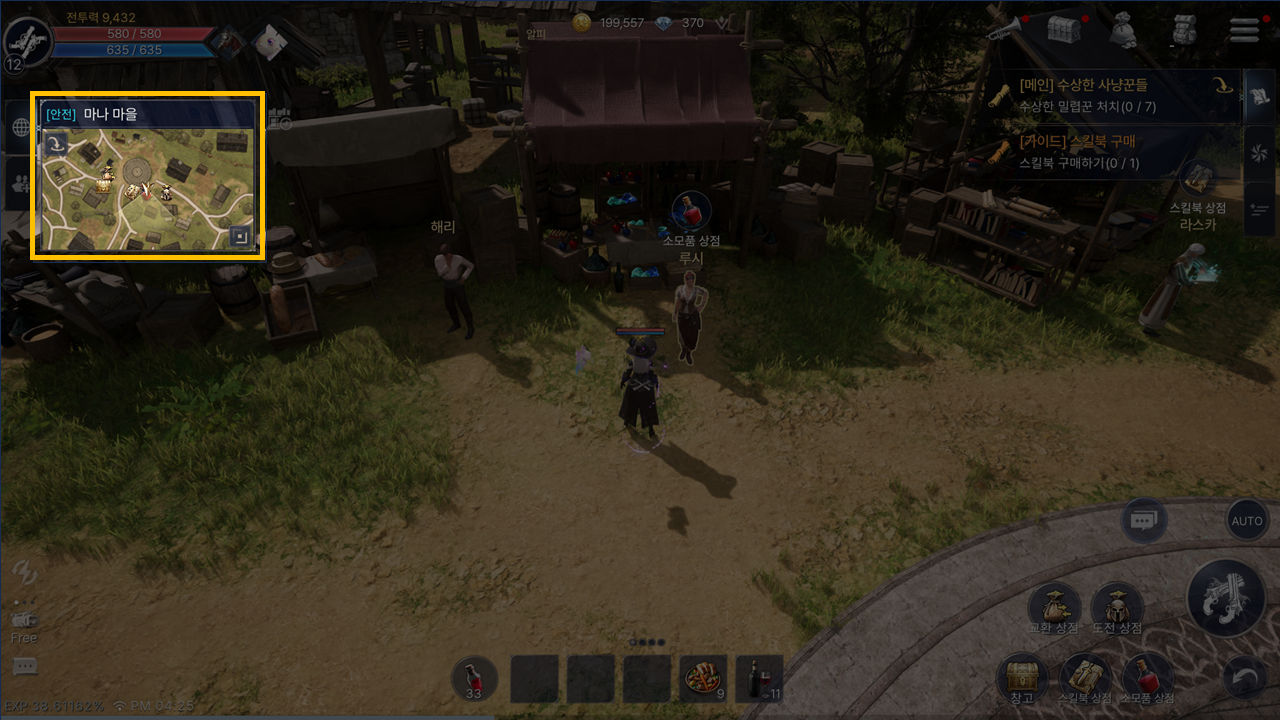
Task: Open the 도전 상점 challenge shop
Action: tap(1116, 607)
